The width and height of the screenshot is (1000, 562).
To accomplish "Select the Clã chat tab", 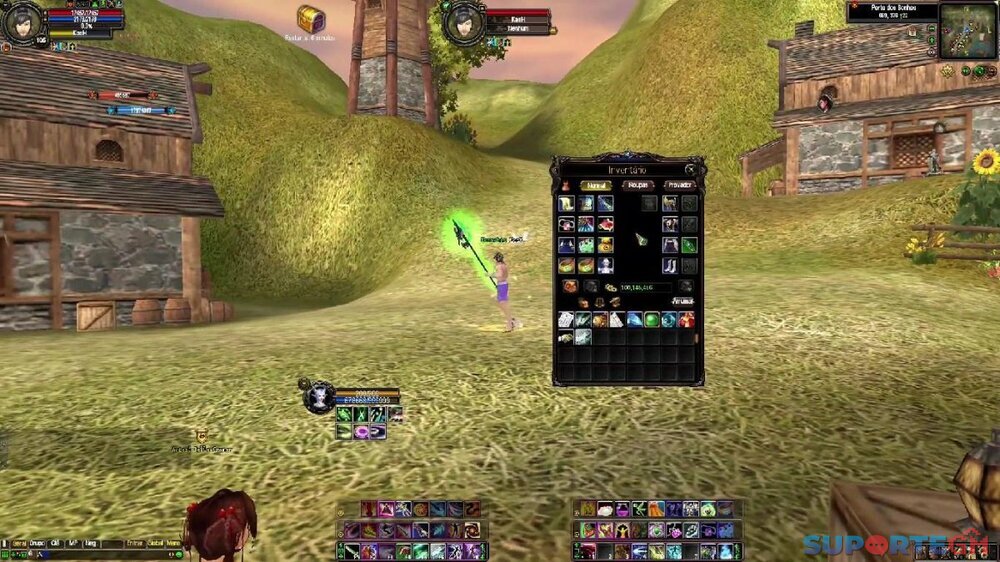I will 56,542.
